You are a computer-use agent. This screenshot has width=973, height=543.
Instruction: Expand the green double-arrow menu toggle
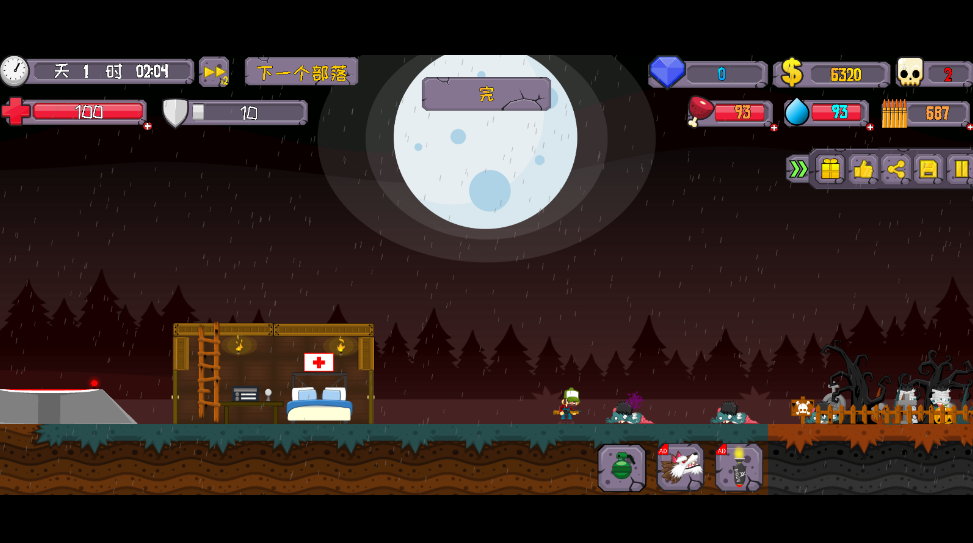point(798,169)
